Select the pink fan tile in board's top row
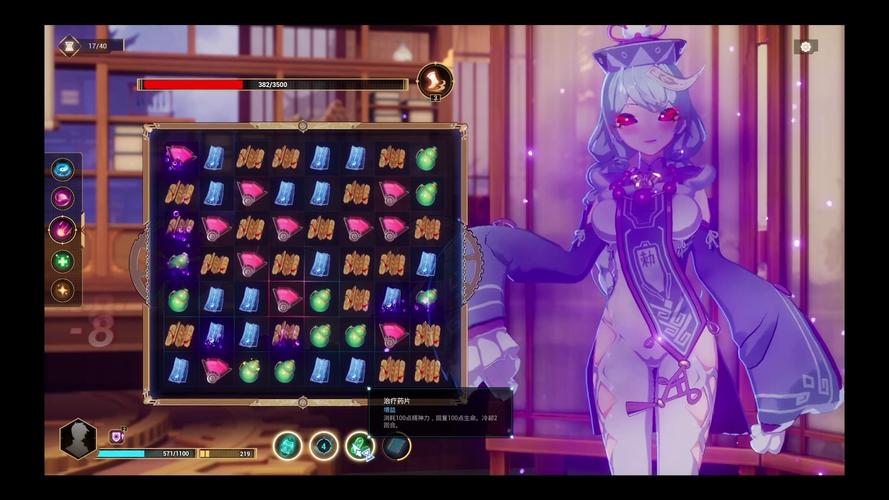 [x=180, y=157]
